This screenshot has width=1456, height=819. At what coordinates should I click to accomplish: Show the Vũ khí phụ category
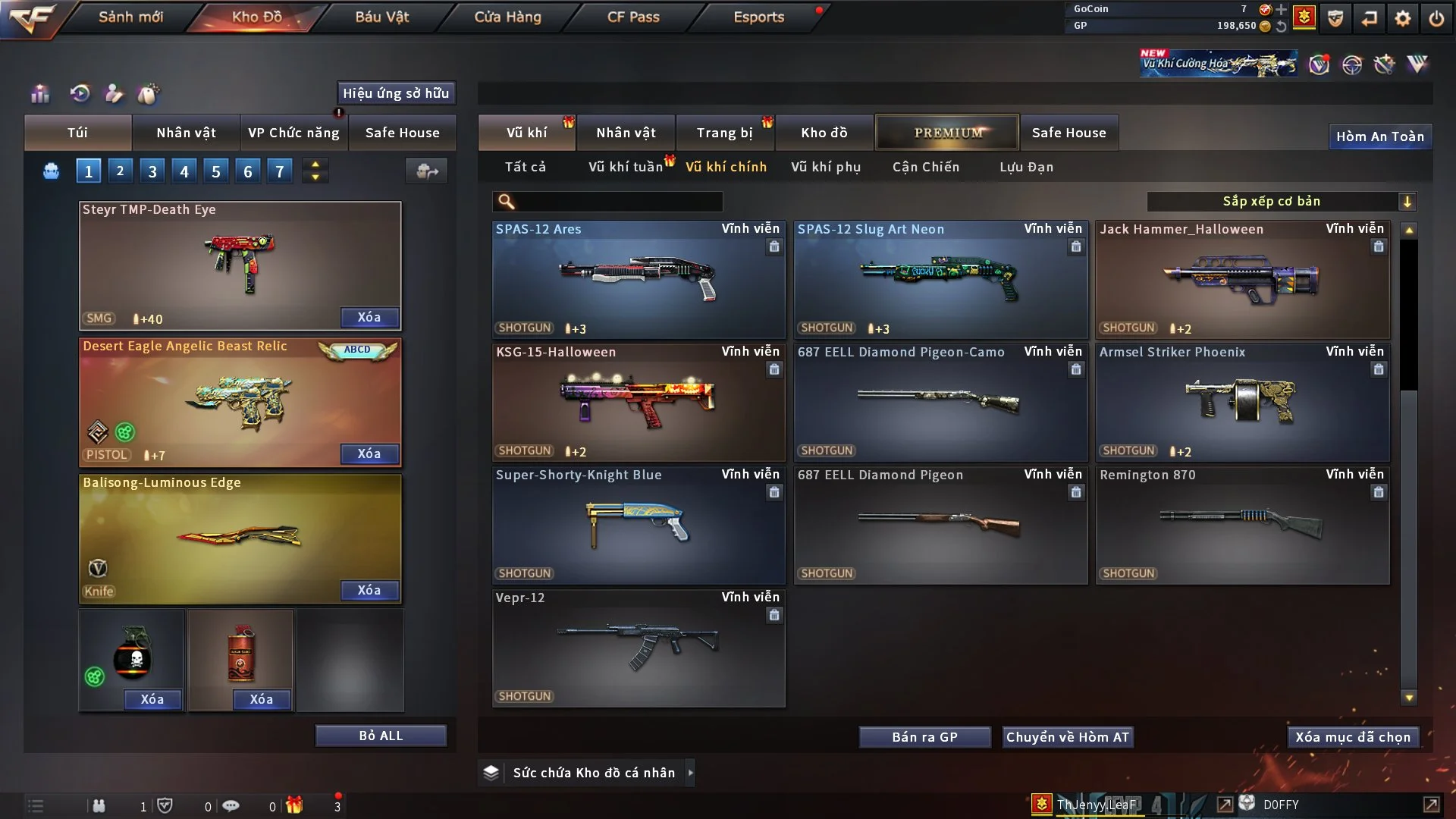click(825, 167)
